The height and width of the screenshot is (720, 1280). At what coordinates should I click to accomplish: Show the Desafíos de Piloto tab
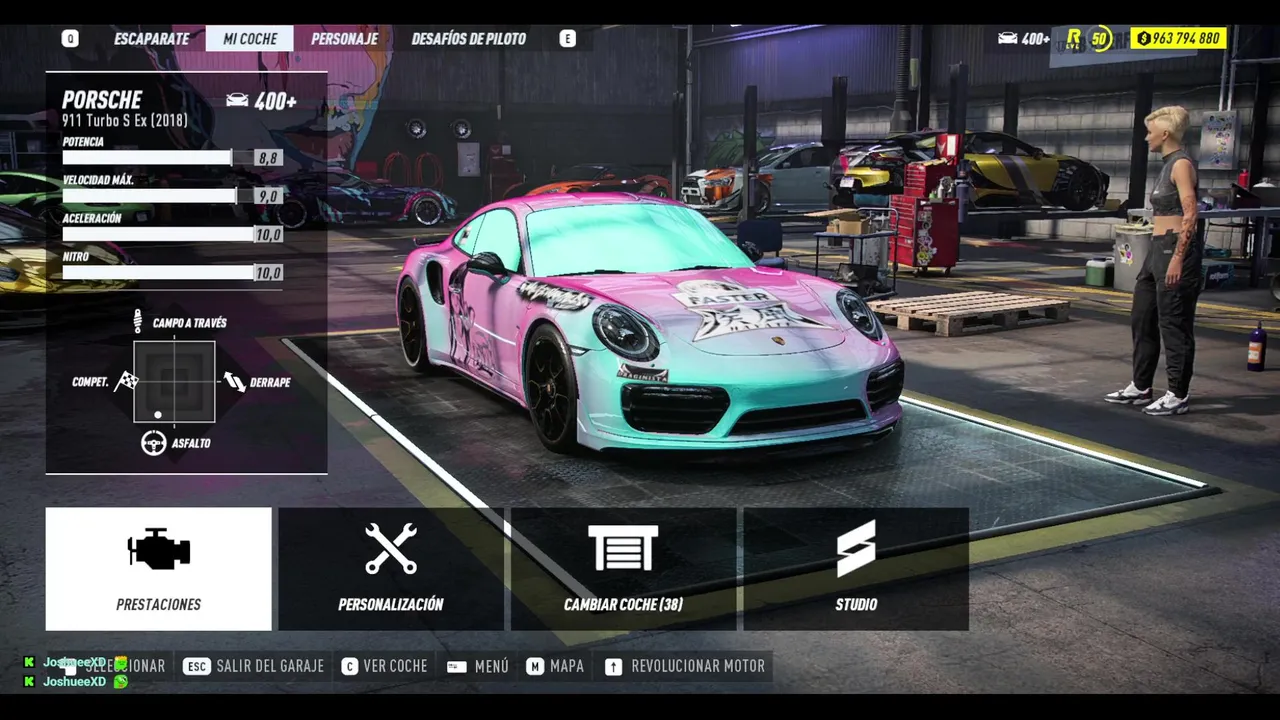coord(468,39)
